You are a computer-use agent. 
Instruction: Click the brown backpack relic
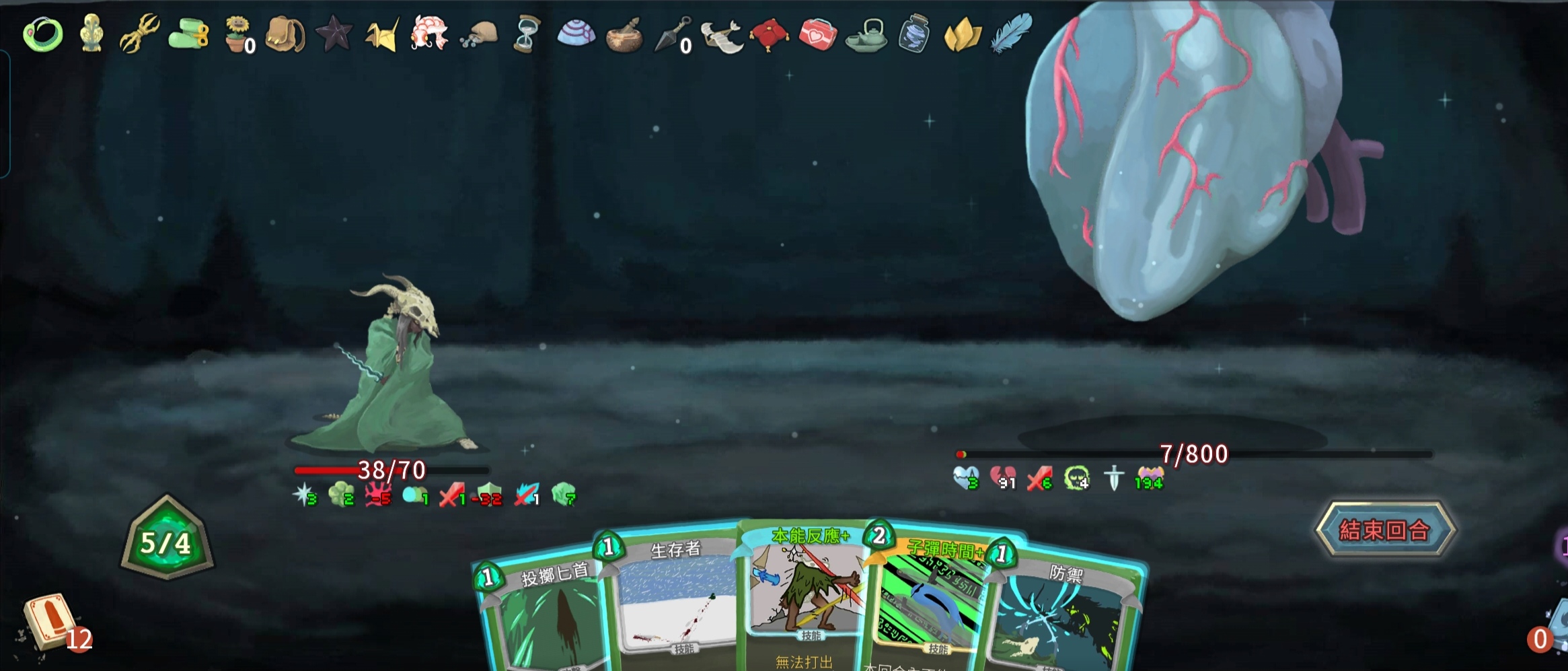[x=285, y=34]
